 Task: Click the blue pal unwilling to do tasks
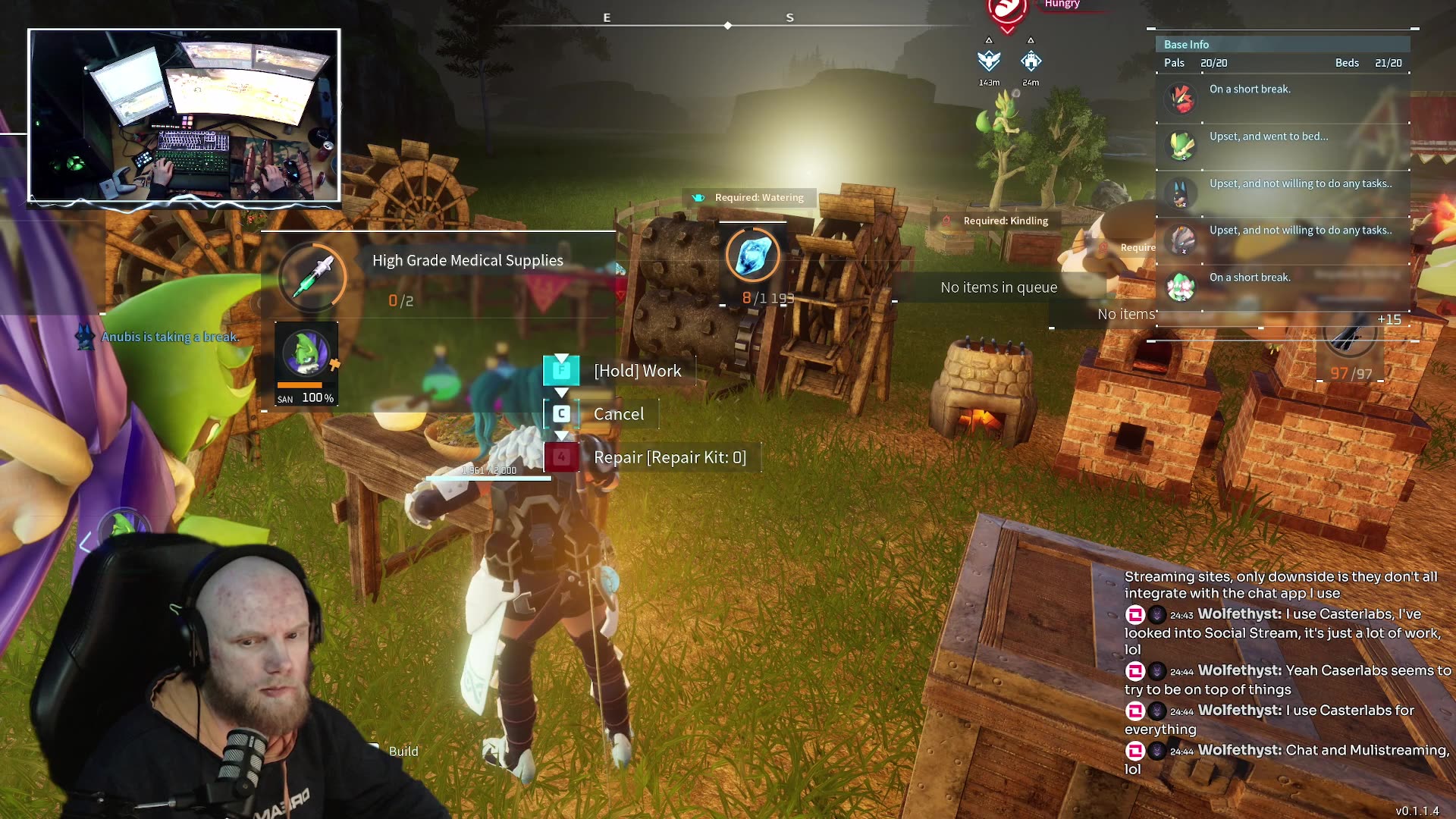tap(1181, 193)
